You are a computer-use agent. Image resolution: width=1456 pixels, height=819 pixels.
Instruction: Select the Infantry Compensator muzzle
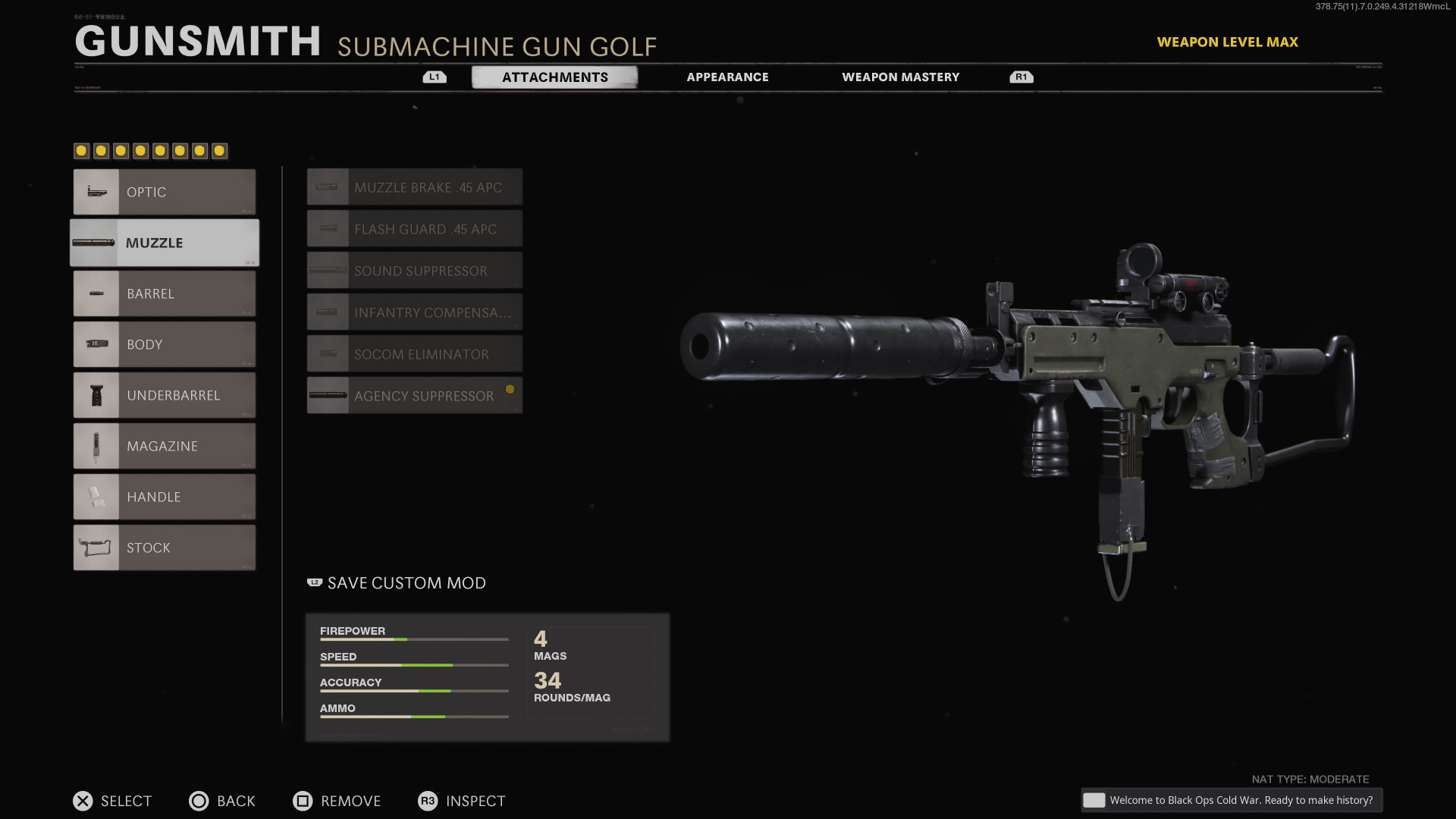(415, 312)
